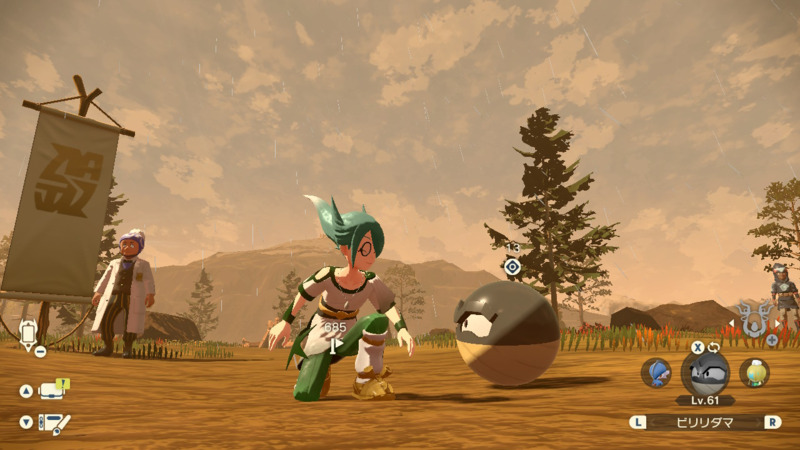Open the Pokédex notebook with brush icon
Screen dimensions: 800x450
(54, 422)
